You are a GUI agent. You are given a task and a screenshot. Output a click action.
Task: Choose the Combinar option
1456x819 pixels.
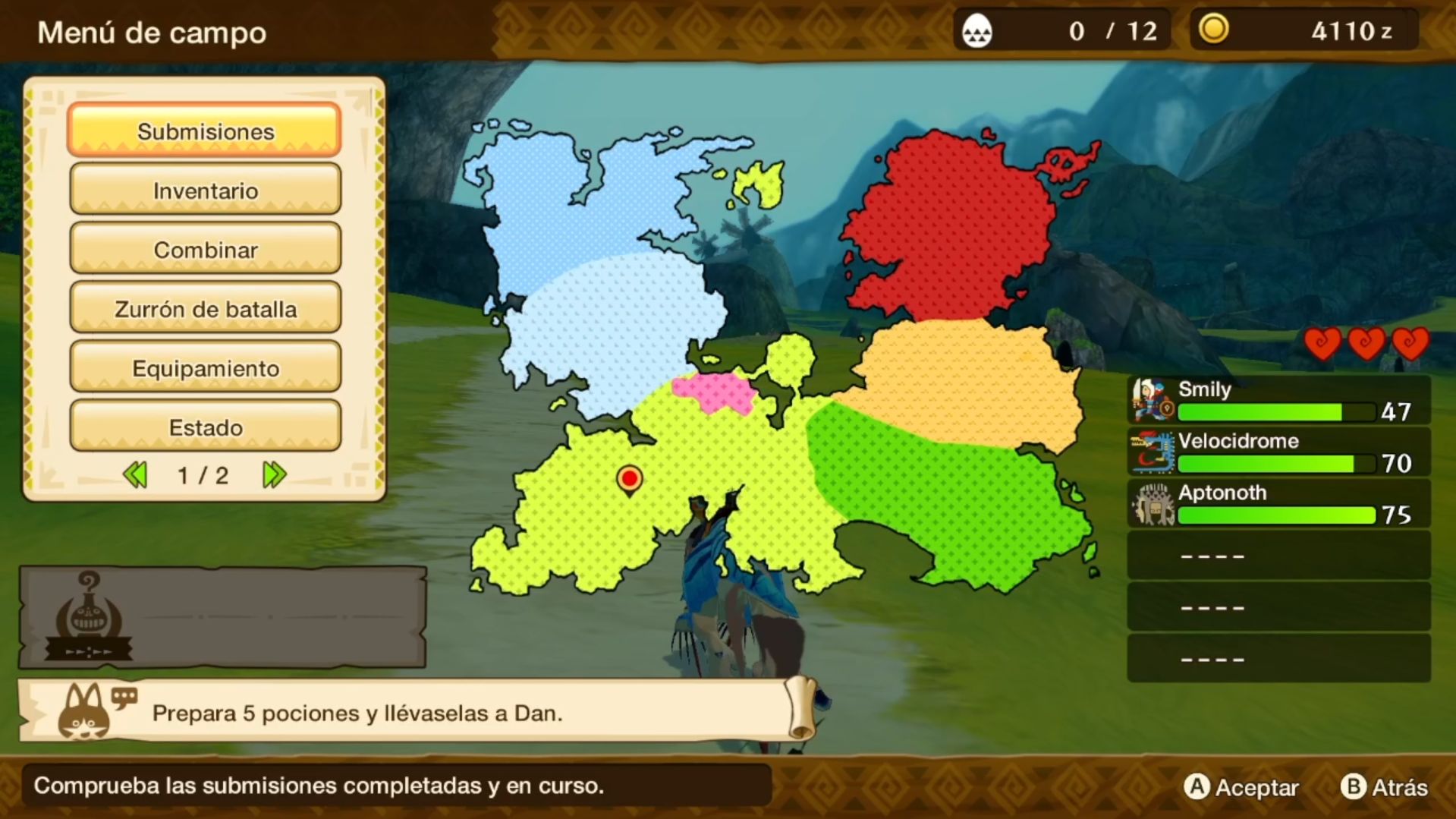205,249
